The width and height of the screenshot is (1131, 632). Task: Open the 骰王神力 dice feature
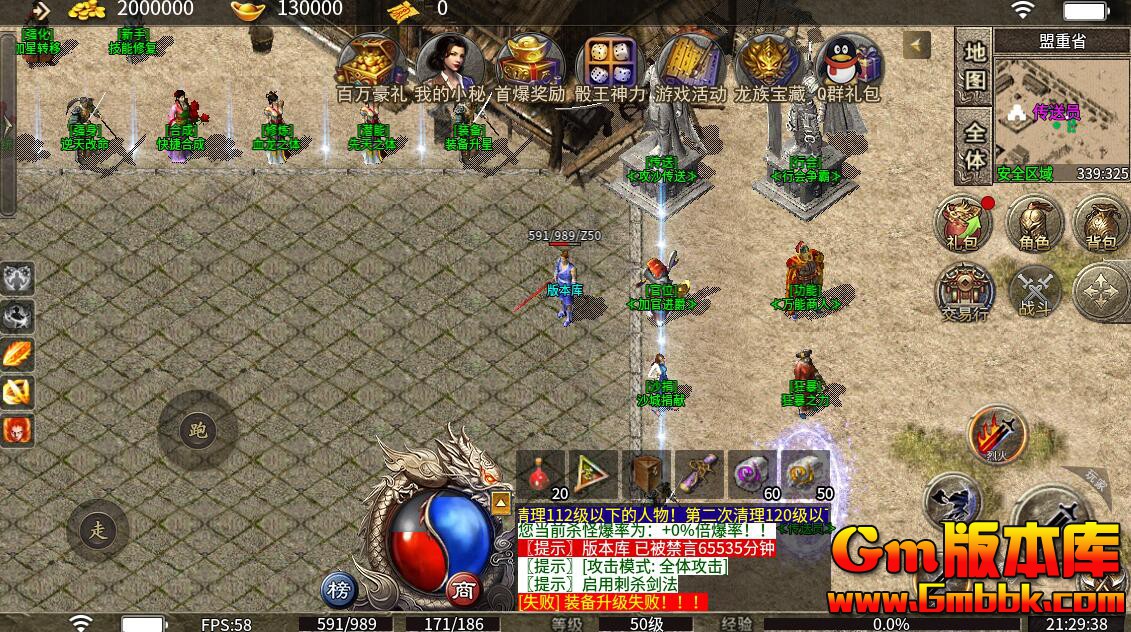point(610,64)
